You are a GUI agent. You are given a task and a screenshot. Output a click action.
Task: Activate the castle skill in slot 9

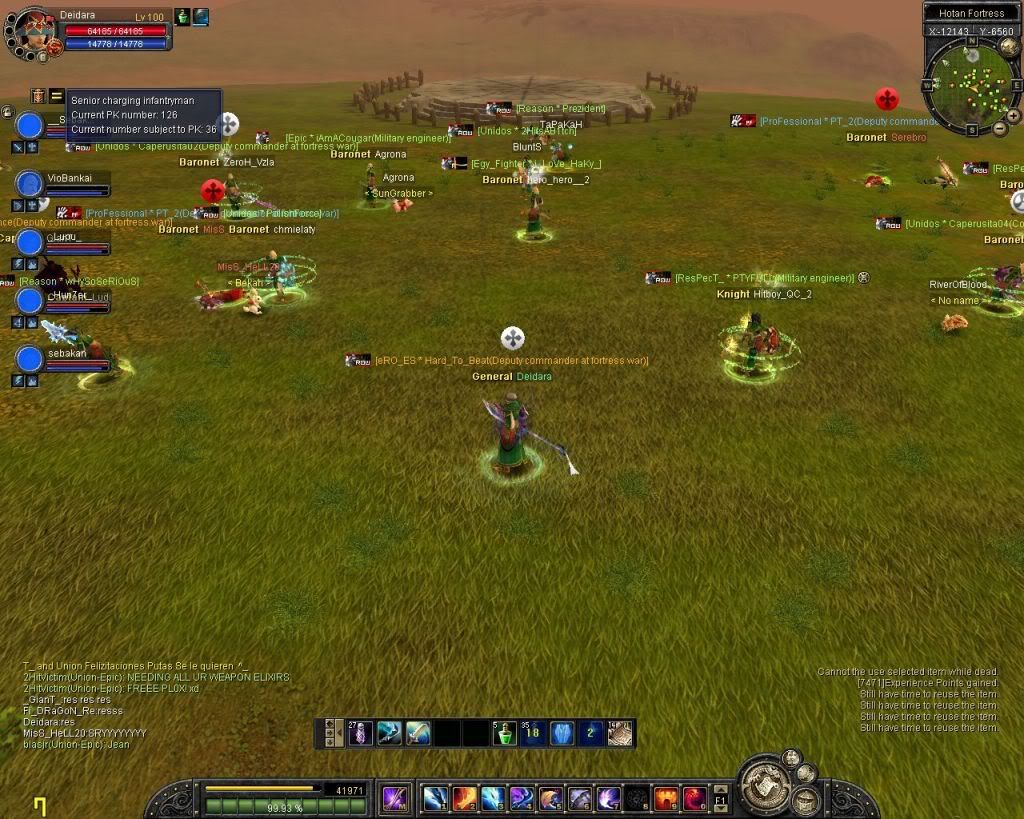click(666, 799)
